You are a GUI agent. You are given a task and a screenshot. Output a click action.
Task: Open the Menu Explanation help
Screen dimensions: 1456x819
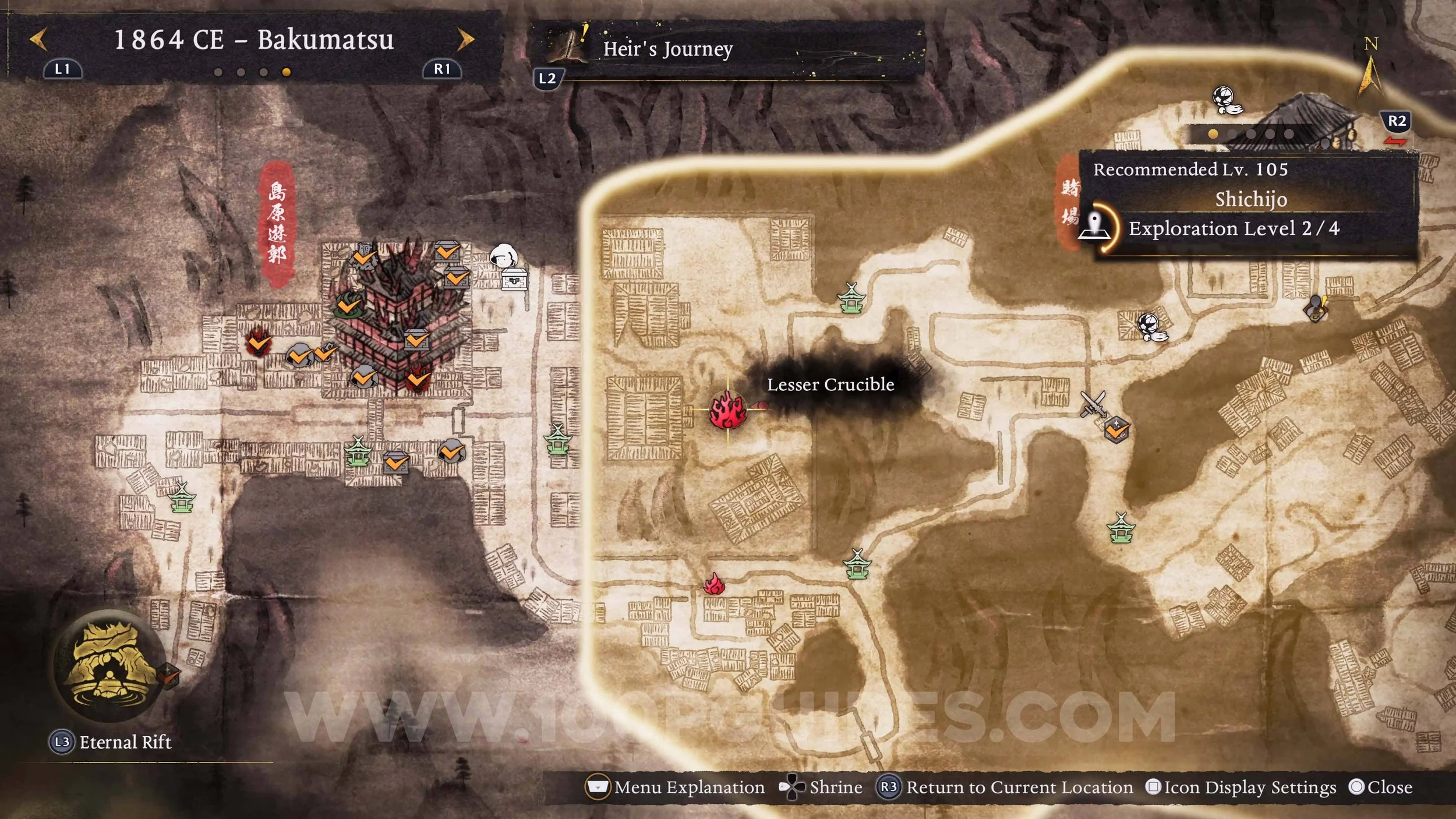click(676, 787)
